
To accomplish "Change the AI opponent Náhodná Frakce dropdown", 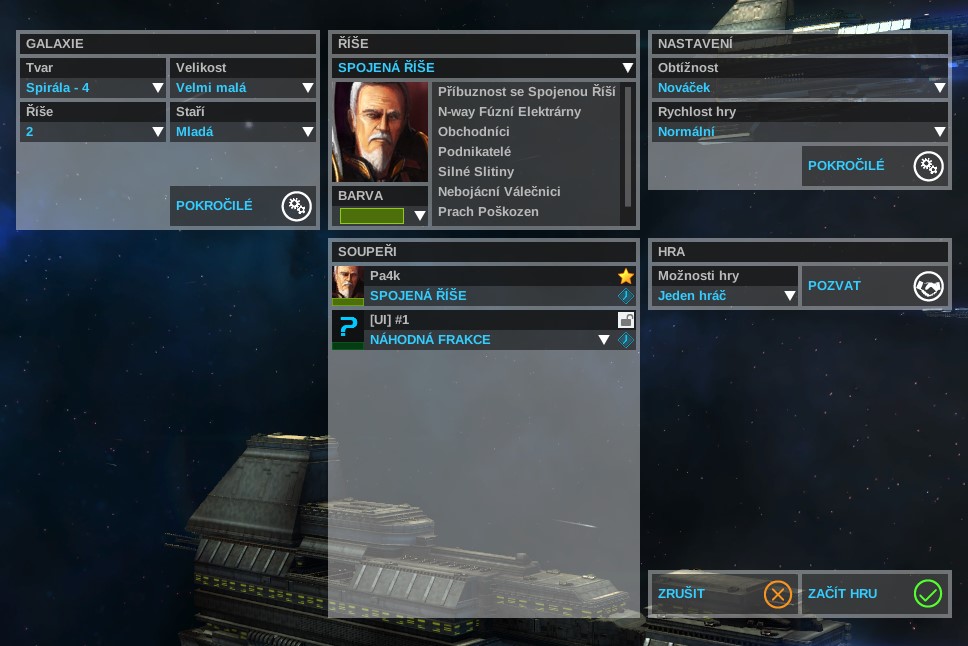I will (488, 340).
